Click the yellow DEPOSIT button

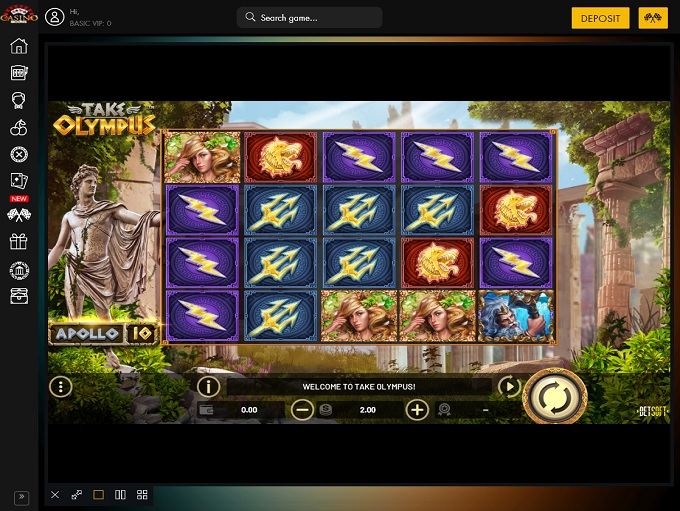[x=600, y=18]
